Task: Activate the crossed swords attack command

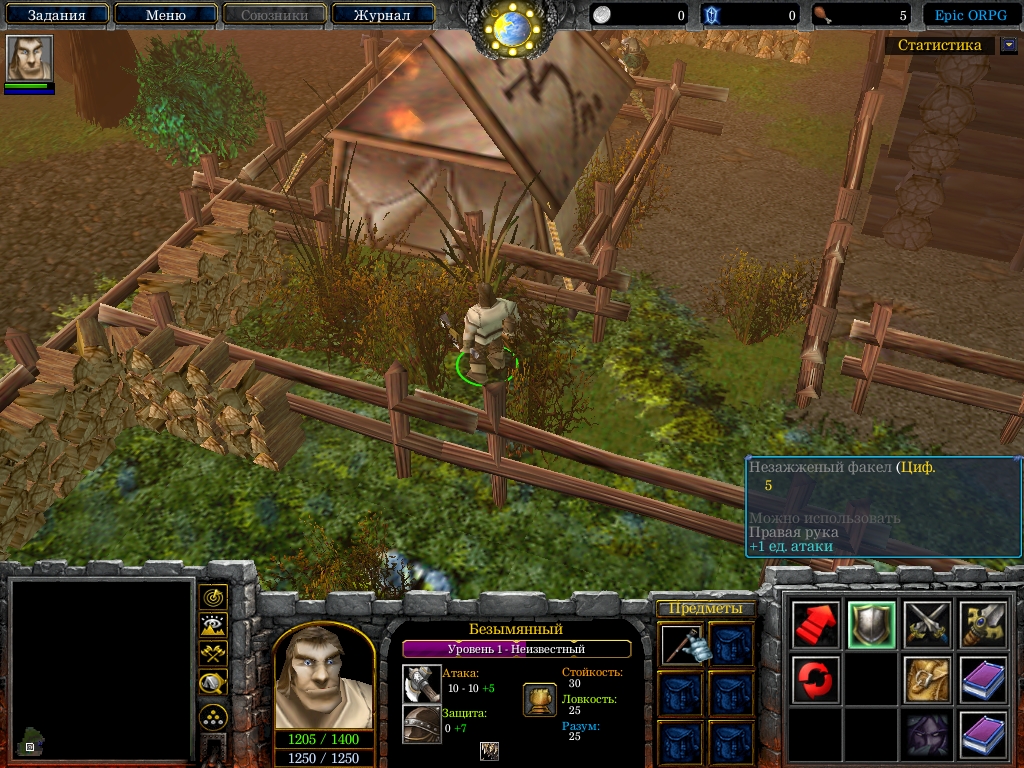Action: [927, 625]
